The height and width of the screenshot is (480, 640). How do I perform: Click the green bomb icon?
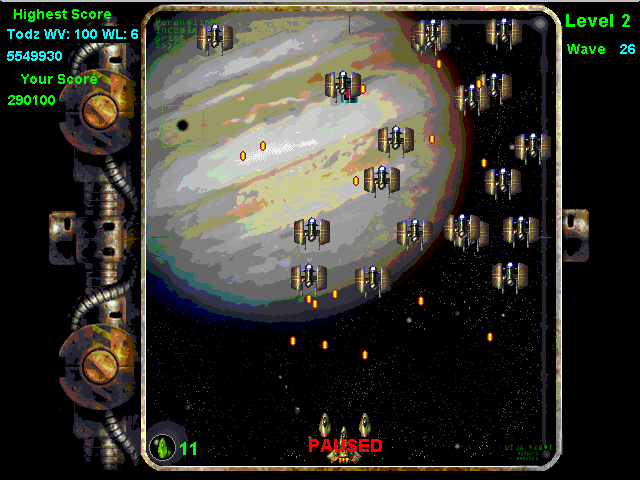[162, 447]
